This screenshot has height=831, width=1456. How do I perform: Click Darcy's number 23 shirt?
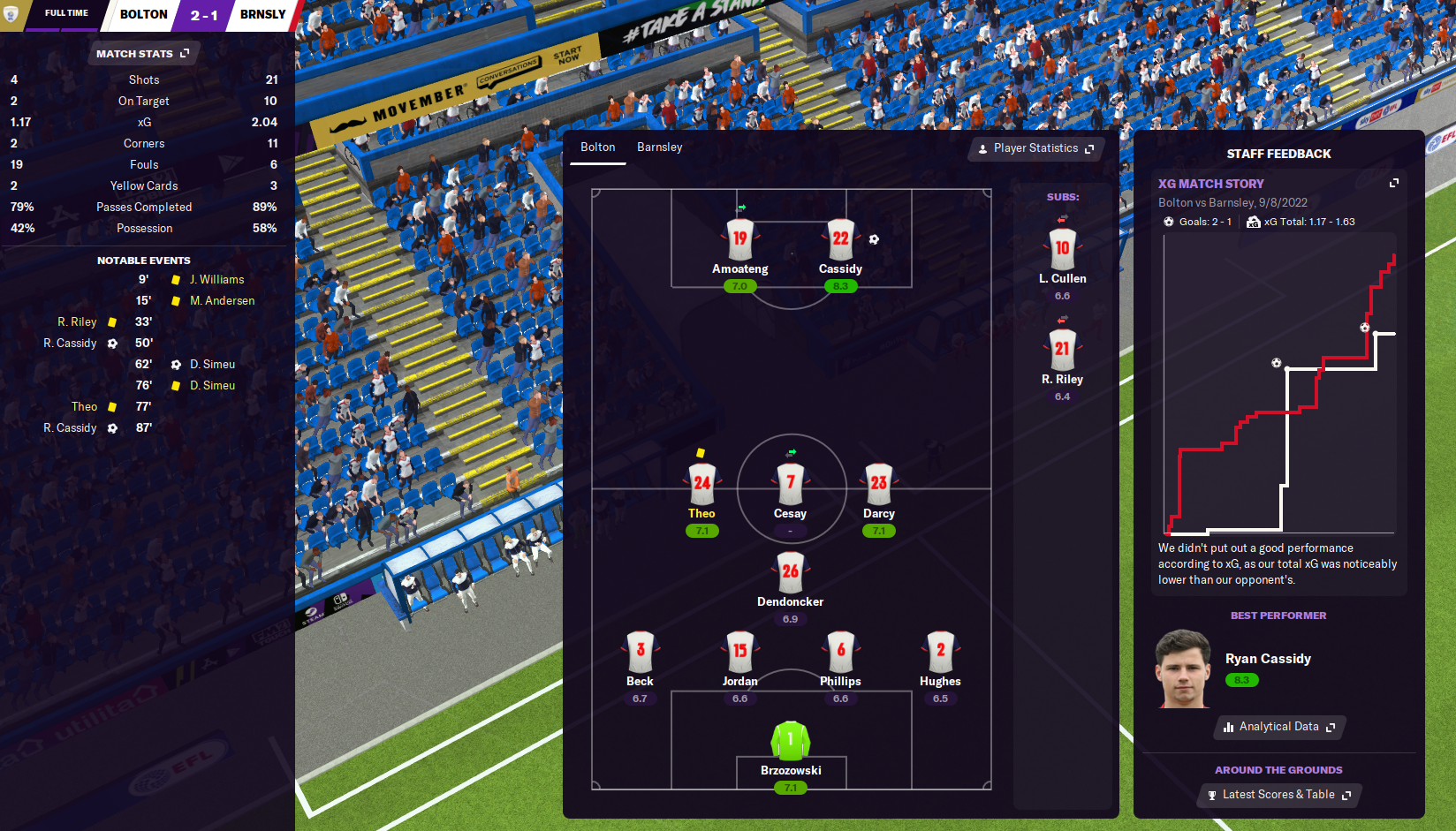pos(878,484)
